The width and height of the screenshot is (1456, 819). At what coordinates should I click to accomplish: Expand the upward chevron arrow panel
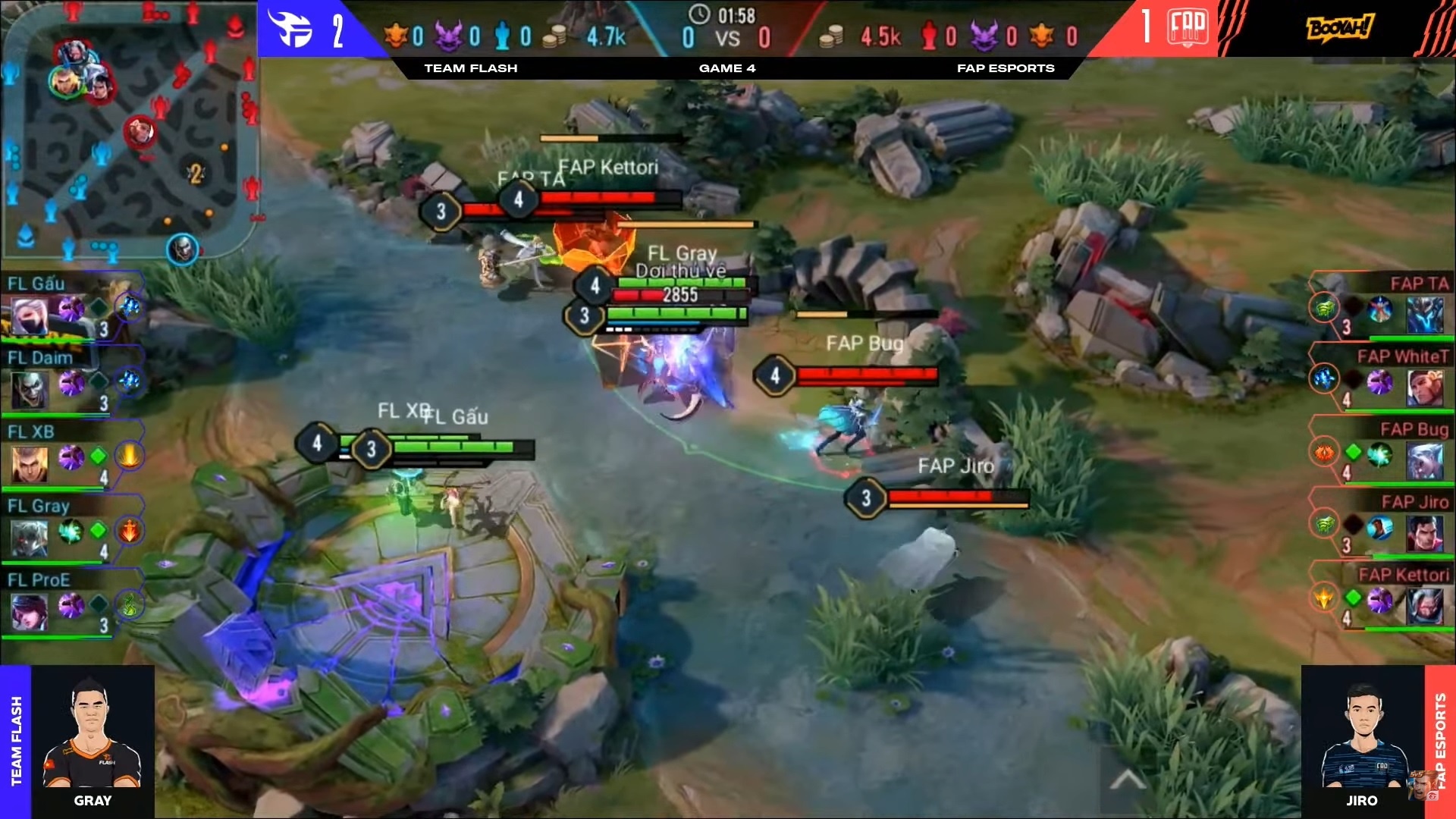coord(1128,779)
